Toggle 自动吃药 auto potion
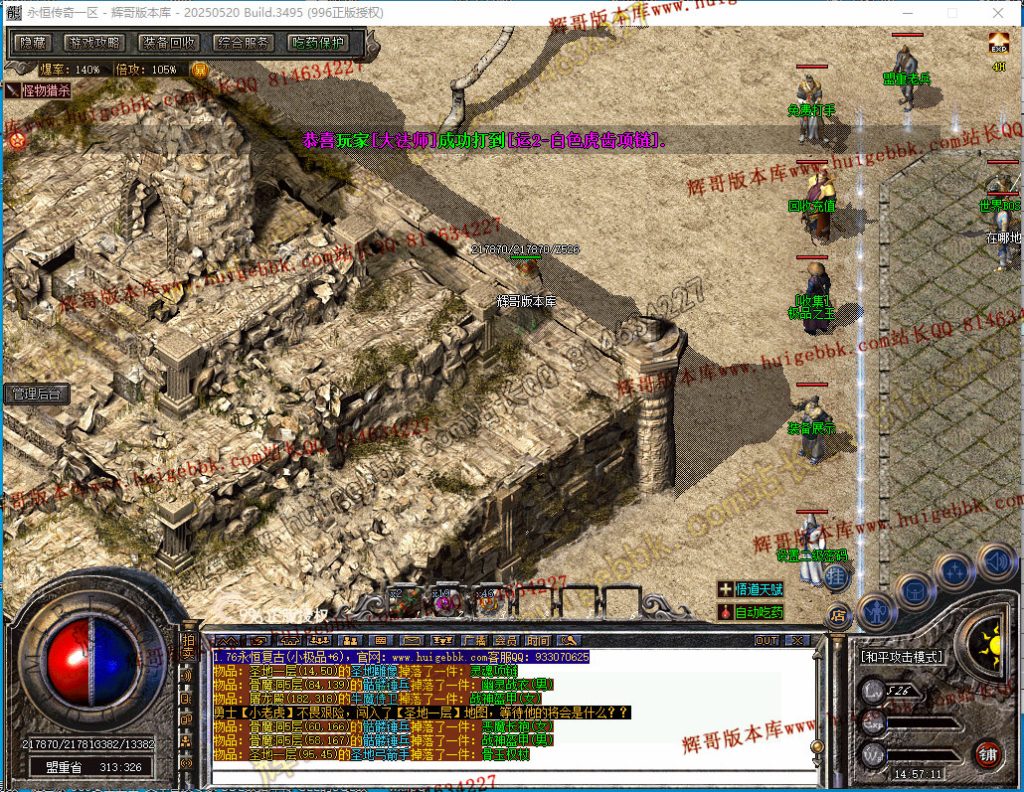The width and height of the screenshot is (1024, 792). click(x=752, y=611)
